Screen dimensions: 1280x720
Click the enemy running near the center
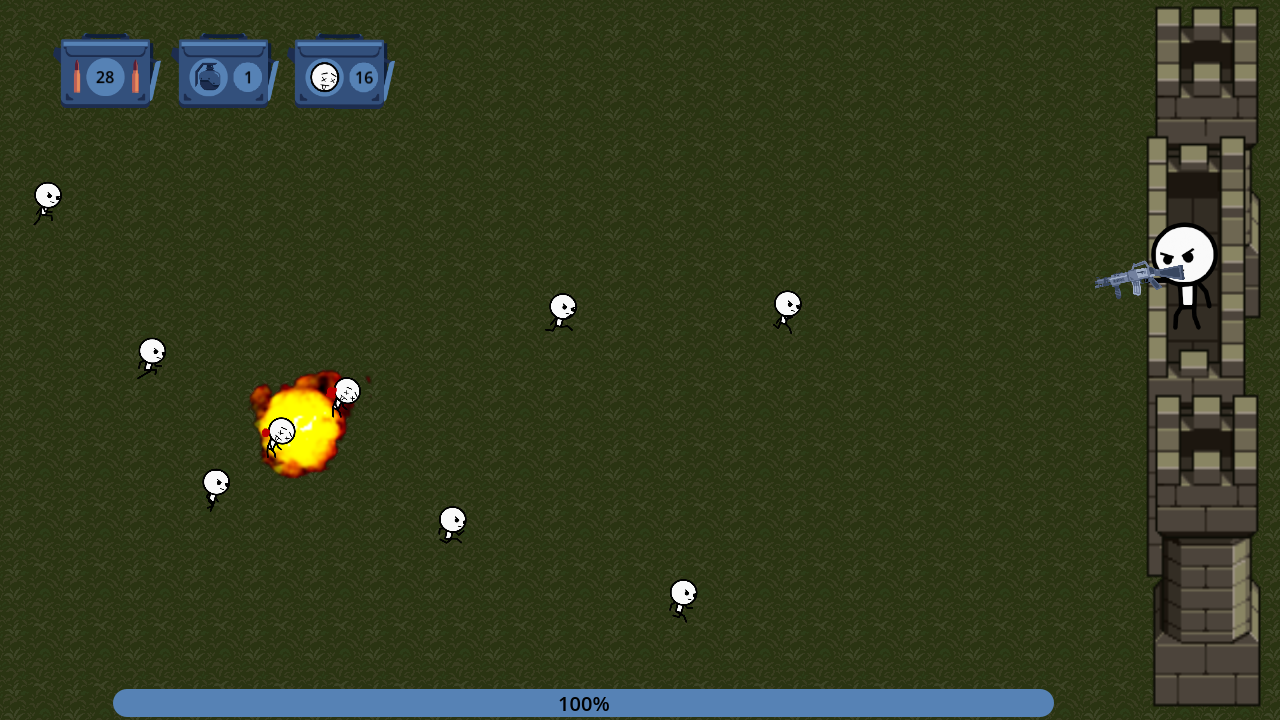(562, 312)
